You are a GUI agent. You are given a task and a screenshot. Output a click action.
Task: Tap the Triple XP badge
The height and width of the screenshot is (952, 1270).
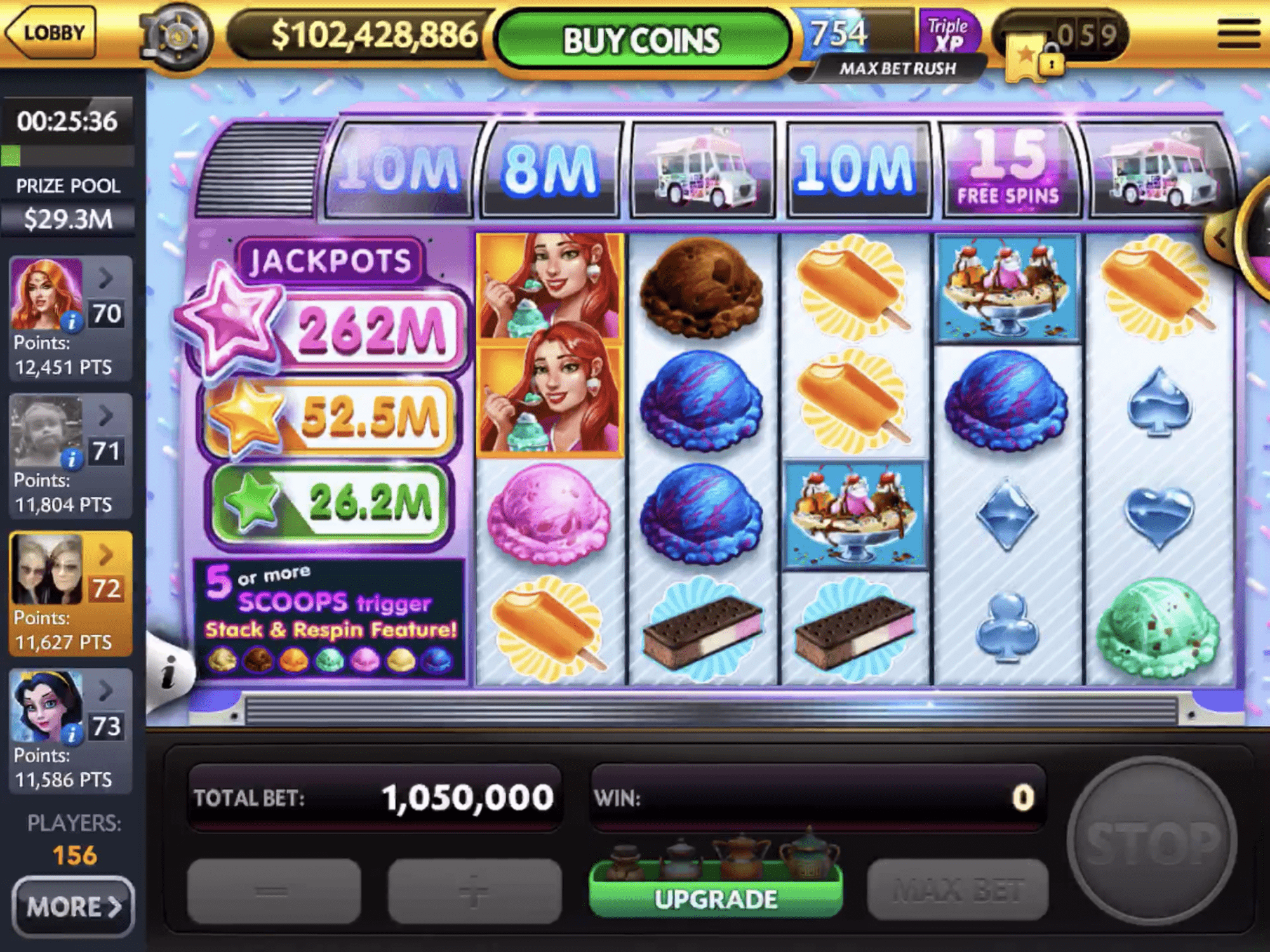[948, 33]
